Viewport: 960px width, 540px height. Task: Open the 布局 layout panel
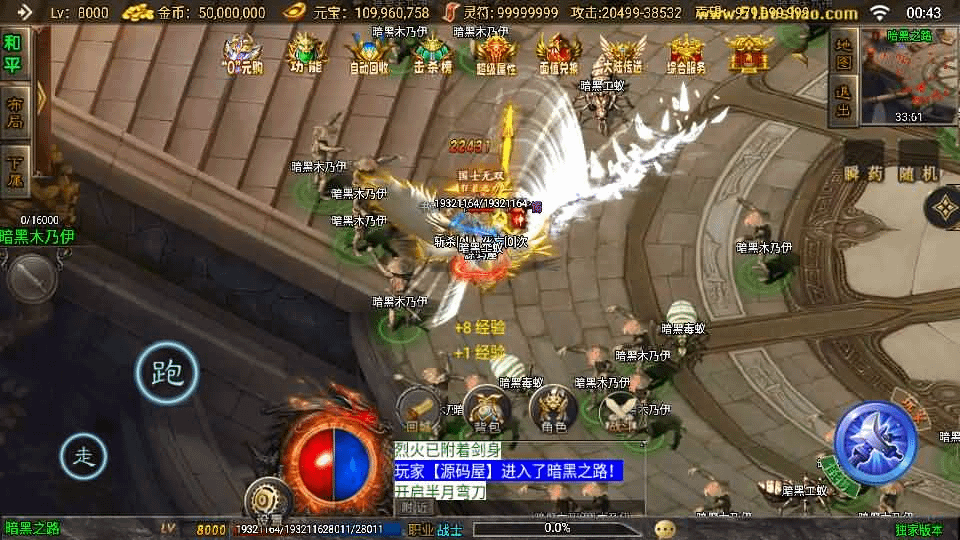tap(13, 112)
